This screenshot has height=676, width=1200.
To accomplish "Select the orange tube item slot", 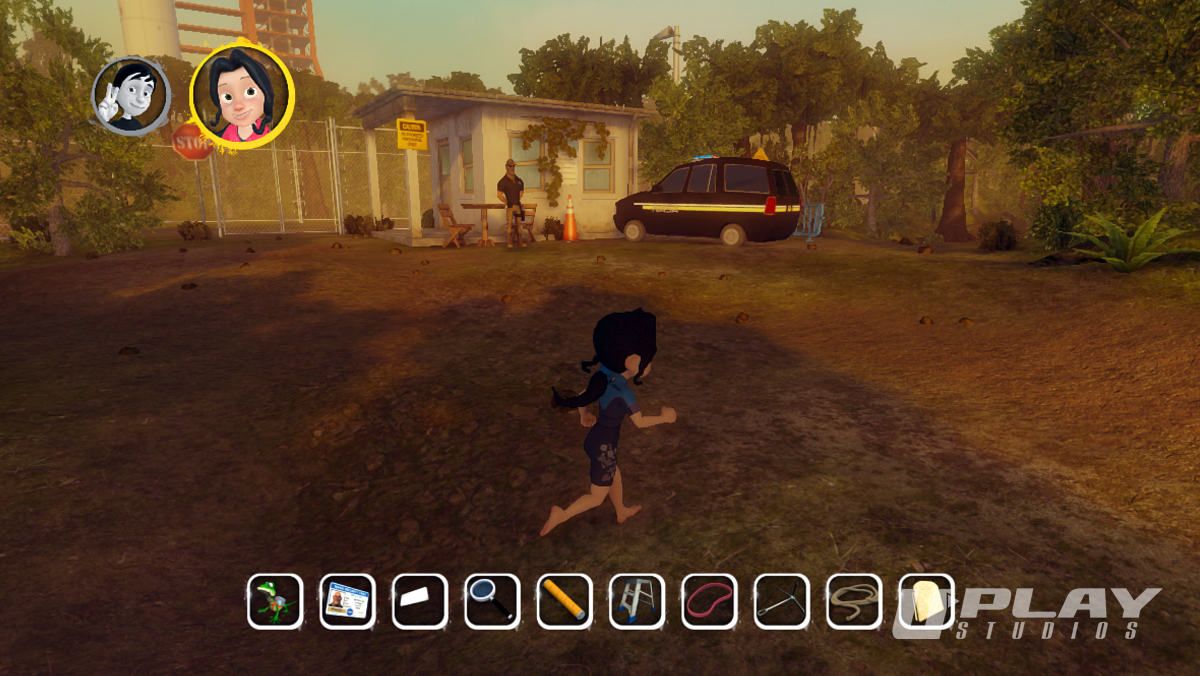I will point(564,601).
